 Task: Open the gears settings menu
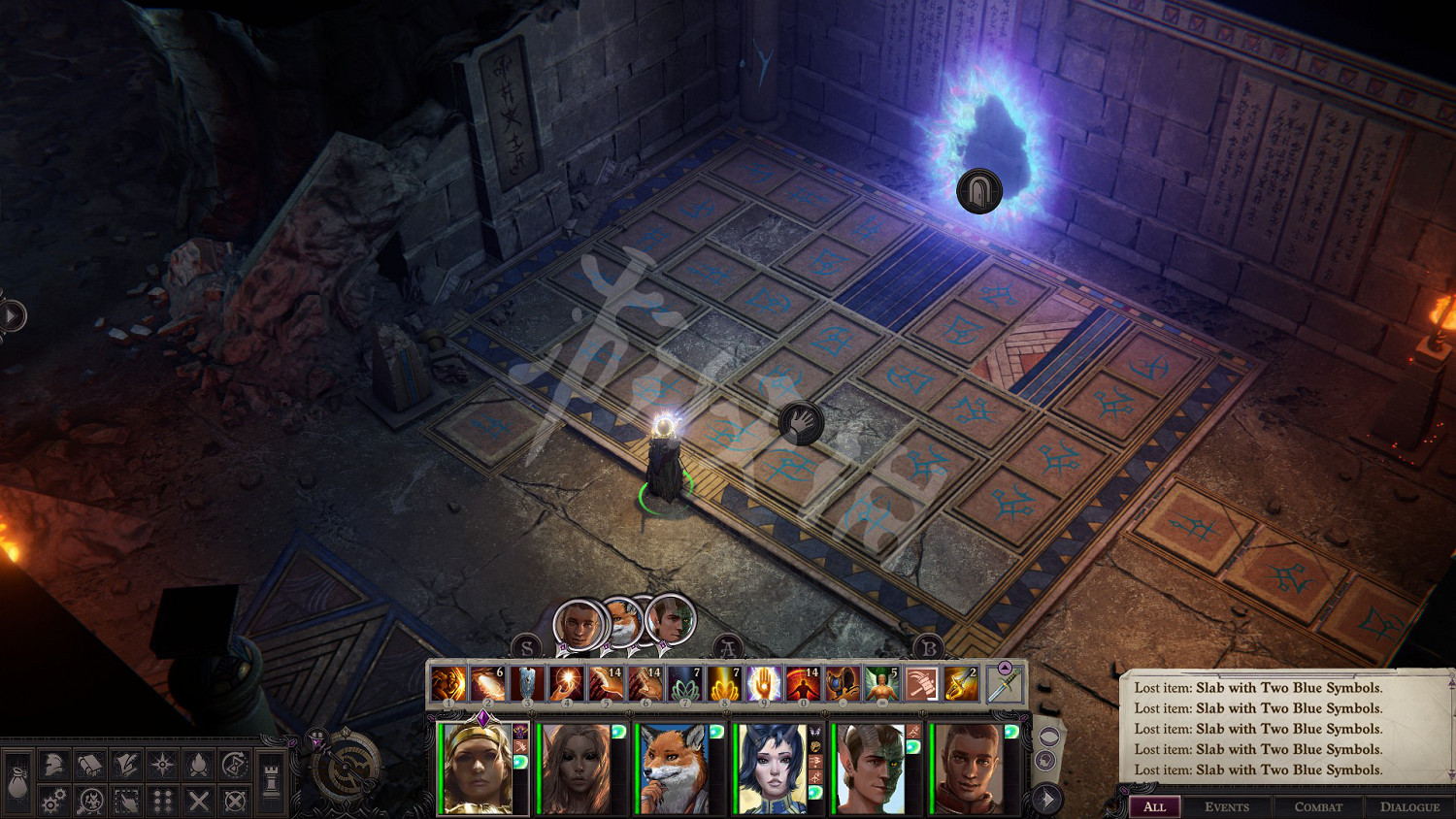pyautogui.click(x=53, y=801)
